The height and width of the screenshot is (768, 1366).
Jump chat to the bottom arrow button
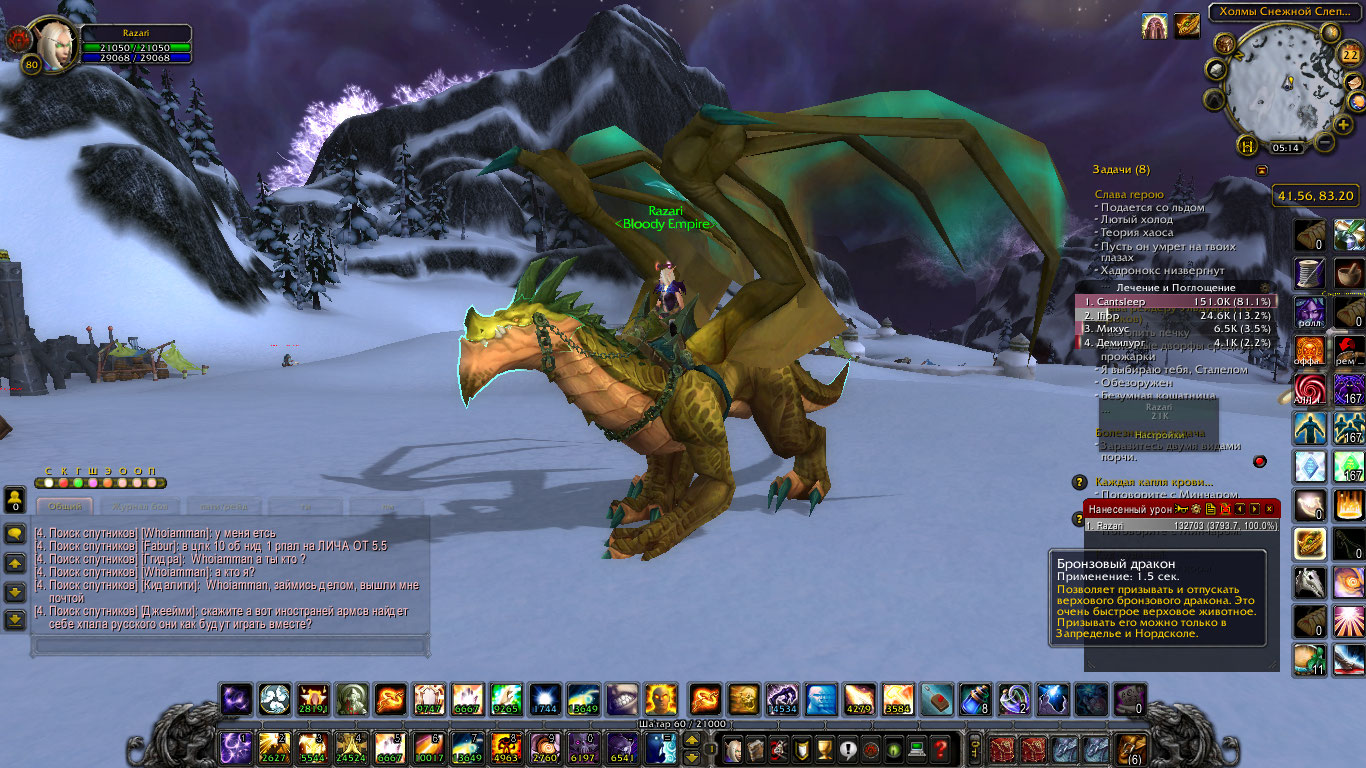[15, 620]
